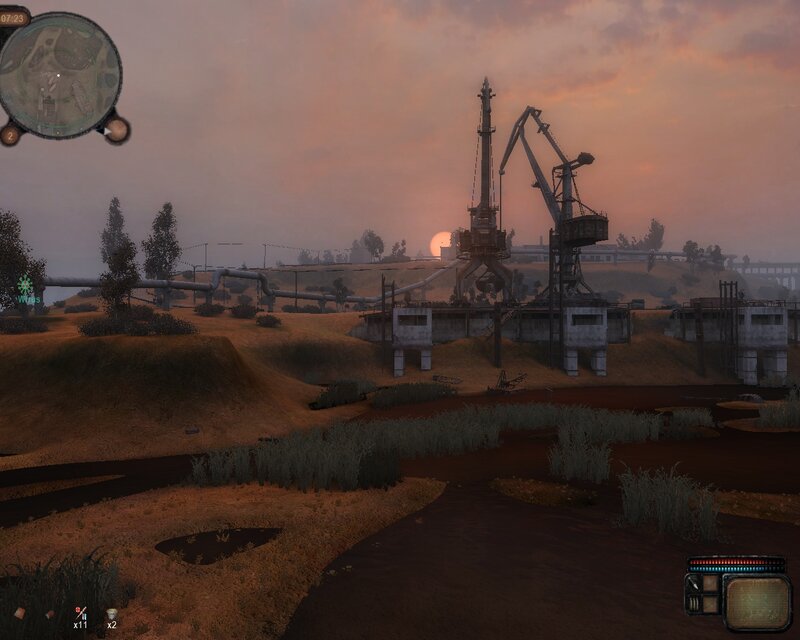The image size is (800, 640).
Task: Open the weapon display screen panel
Action: pyautogui.click(x=756, y=601)
